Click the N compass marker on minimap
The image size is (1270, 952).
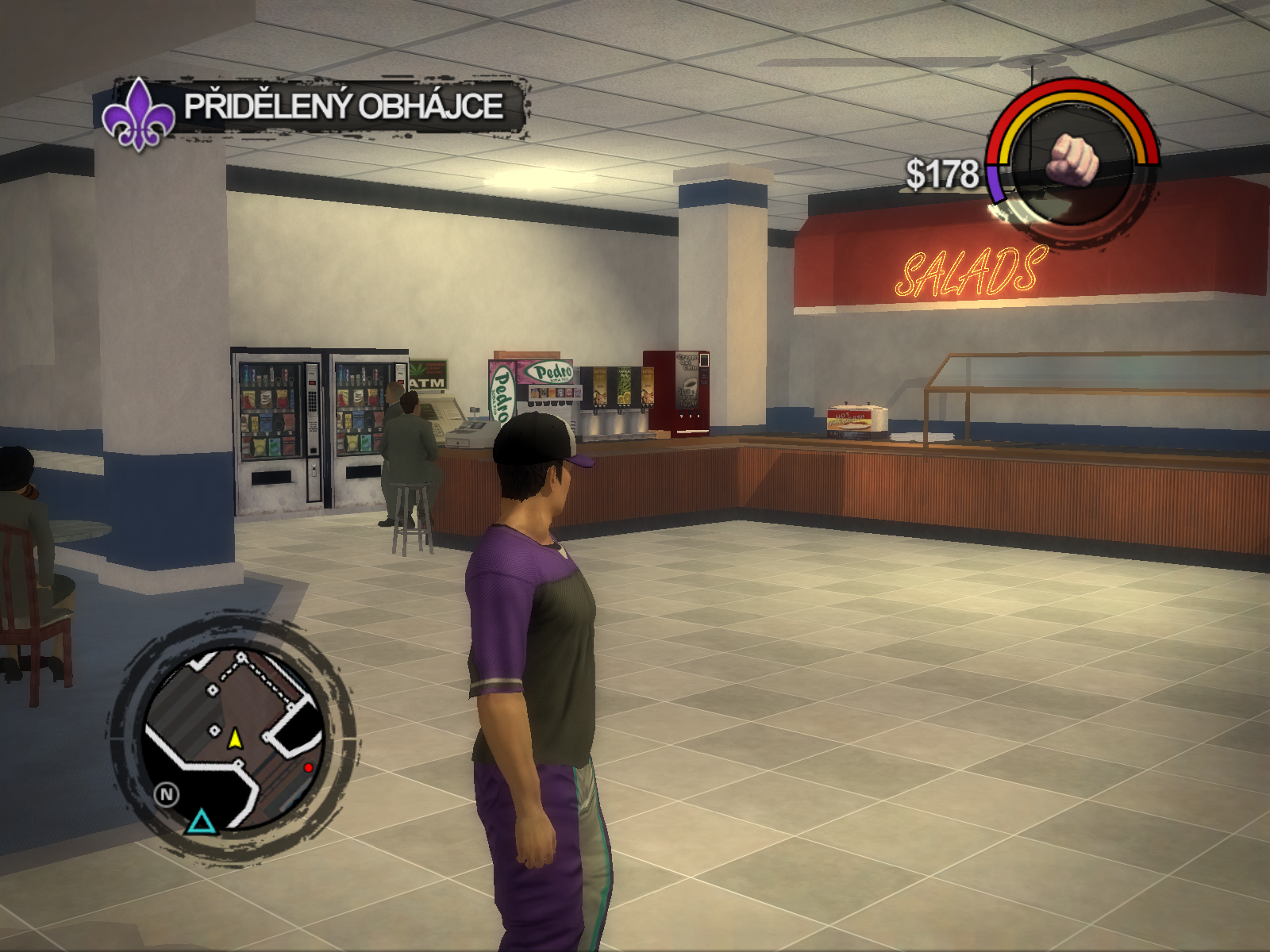(x=167, y=794)
